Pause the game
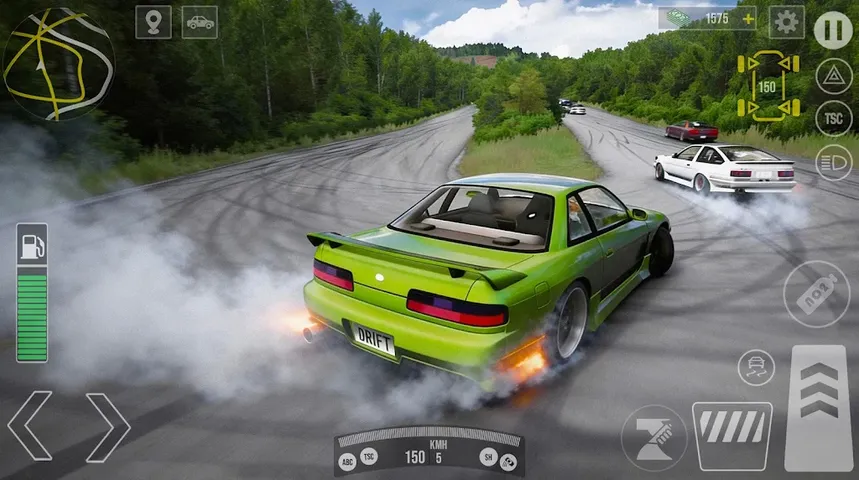The height and width of the screenshot is (480, 859). tap(833, 30)
